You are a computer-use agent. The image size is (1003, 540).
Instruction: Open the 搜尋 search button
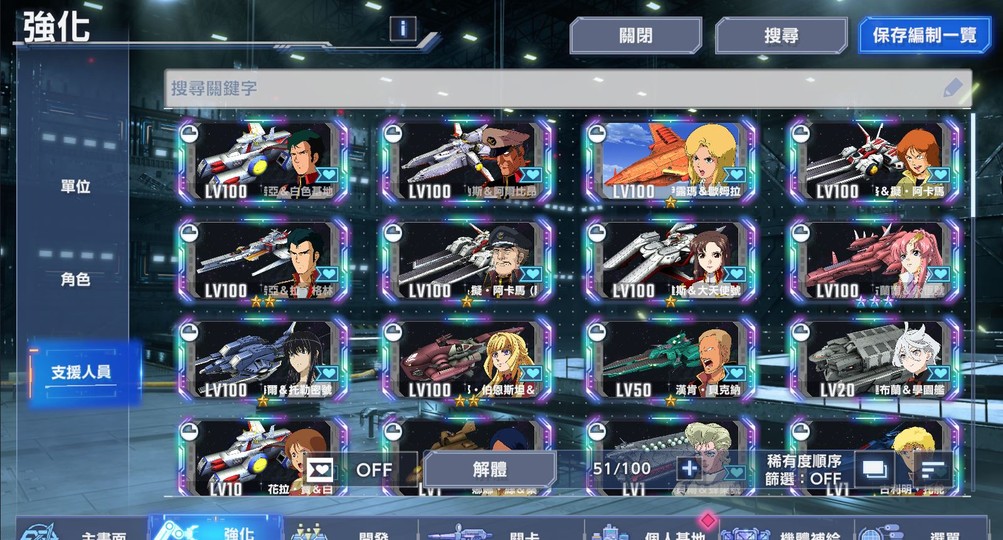click(x=781, y=36)
